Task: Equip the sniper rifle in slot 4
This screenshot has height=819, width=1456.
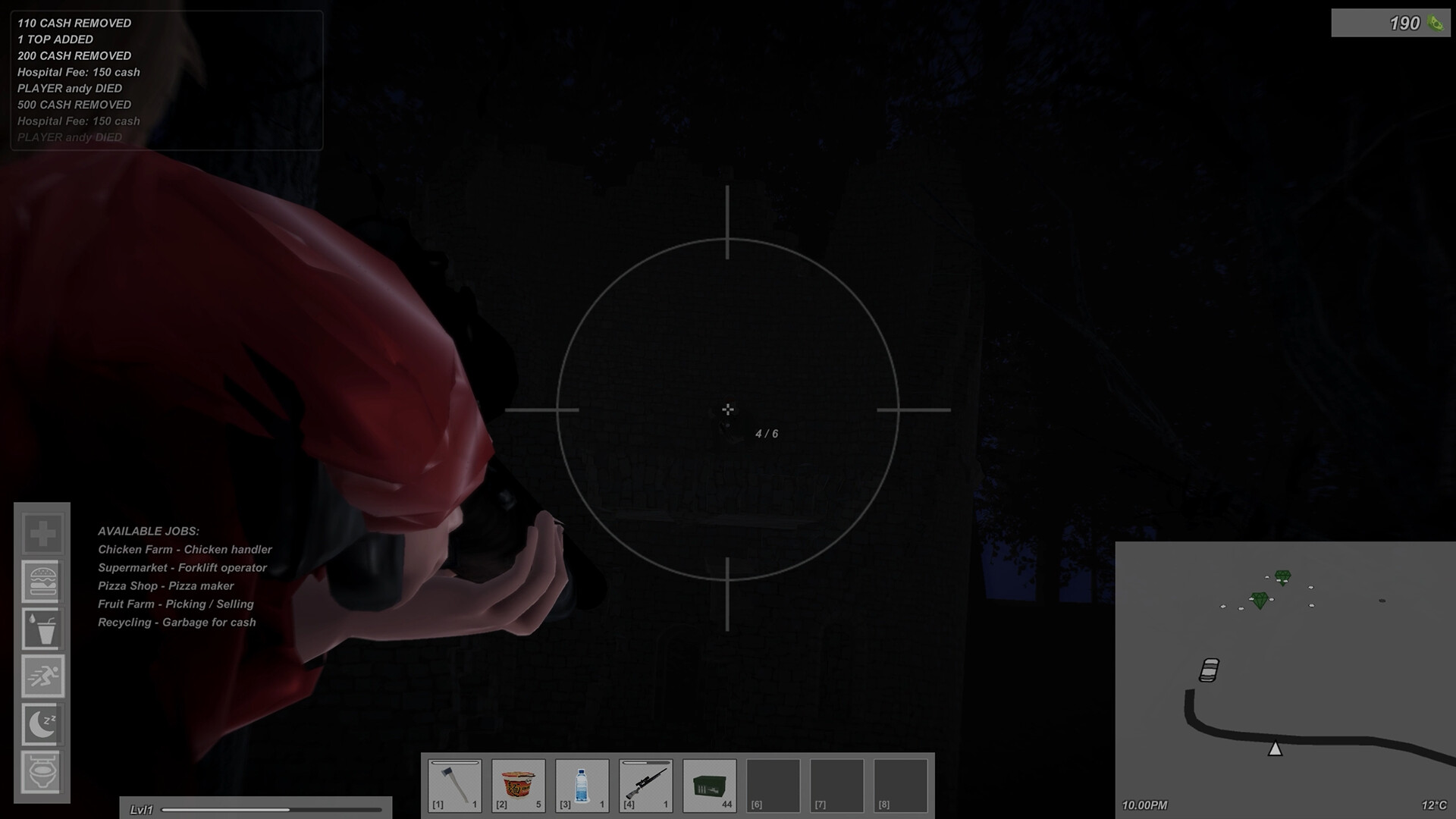Action: [645, 785]
